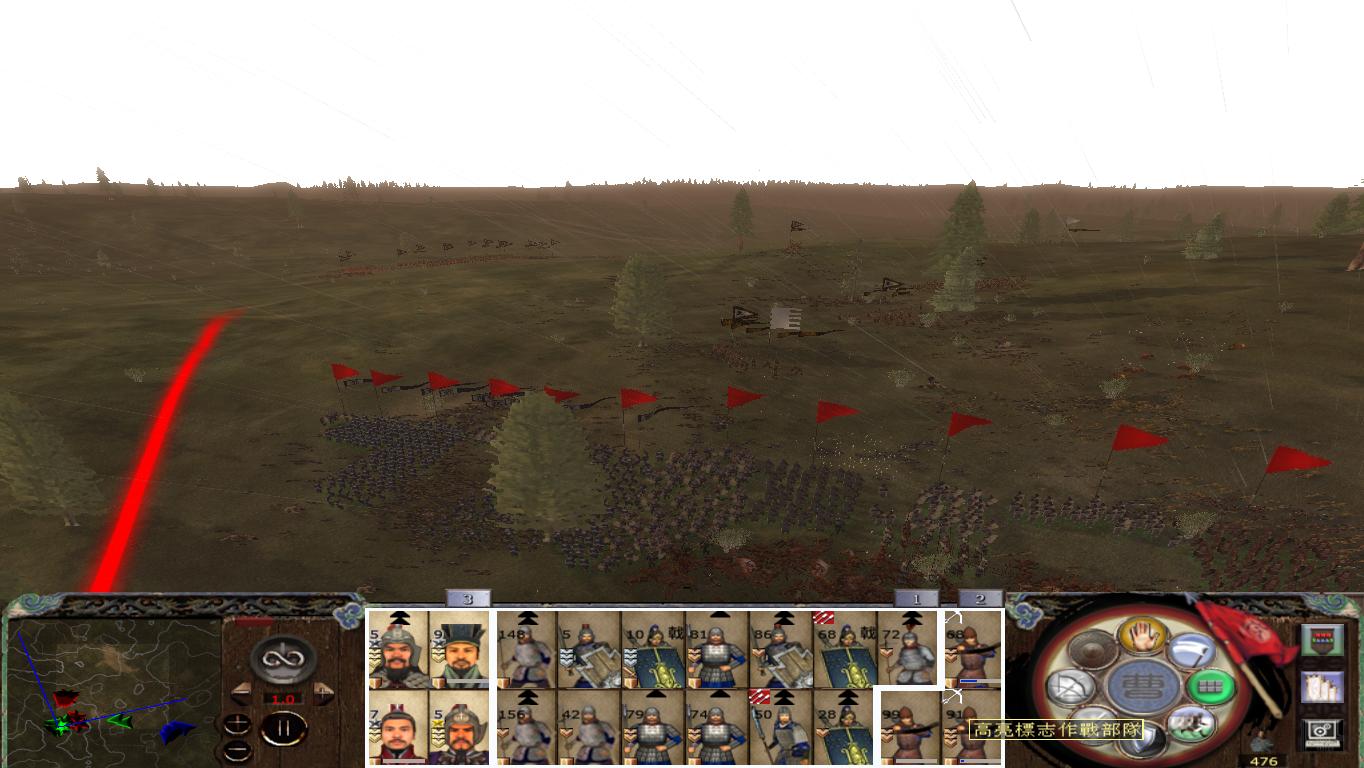This screenshot has width=1364, height=768.
Task: Increase battle speed with the plus arrow
Action: coord(323,692)
